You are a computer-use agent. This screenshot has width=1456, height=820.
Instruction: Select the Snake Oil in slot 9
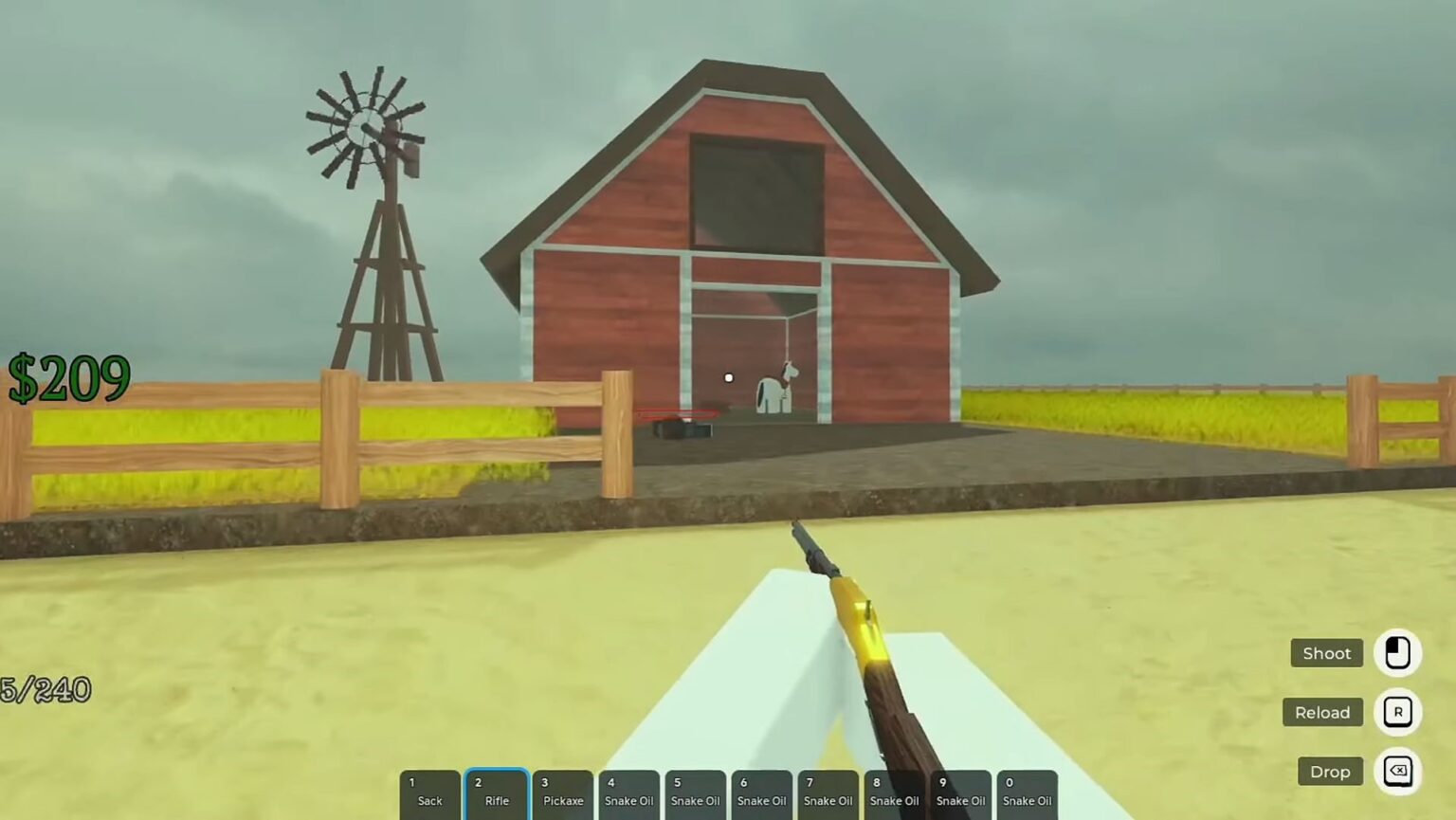coord(960,793)
